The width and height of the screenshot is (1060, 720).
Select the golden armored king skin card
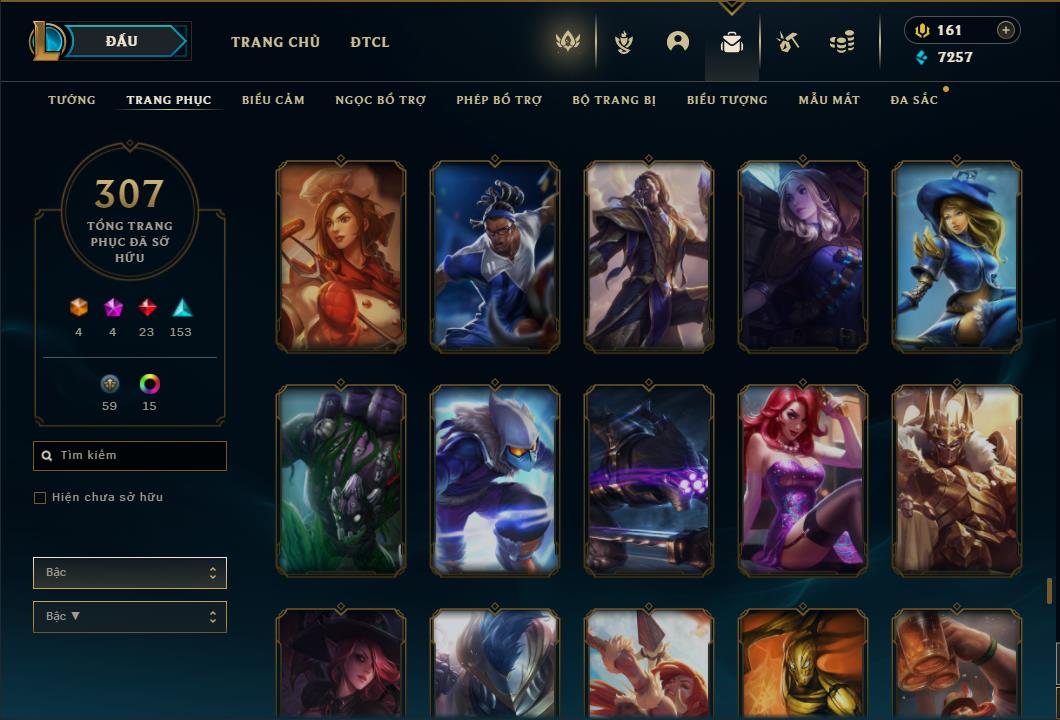click(957, 480)
